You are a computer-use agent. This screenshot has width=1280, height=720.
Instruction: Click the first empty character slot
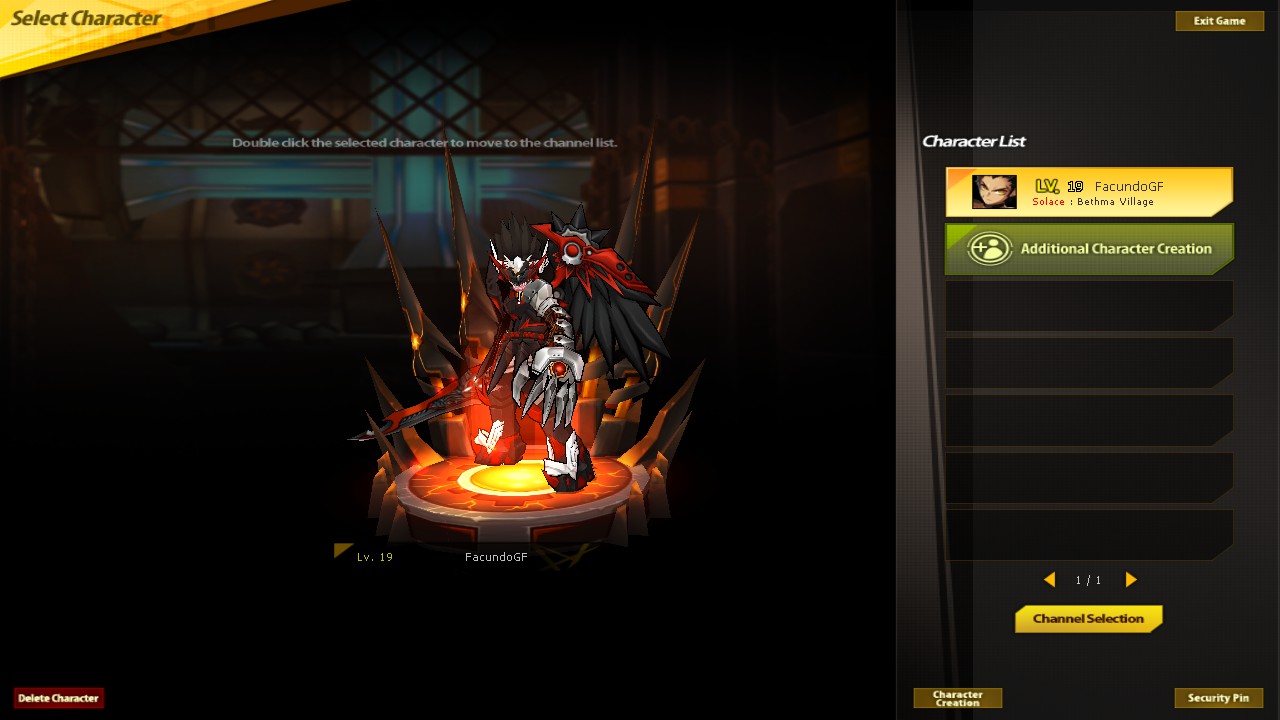tap(1088, 306)
